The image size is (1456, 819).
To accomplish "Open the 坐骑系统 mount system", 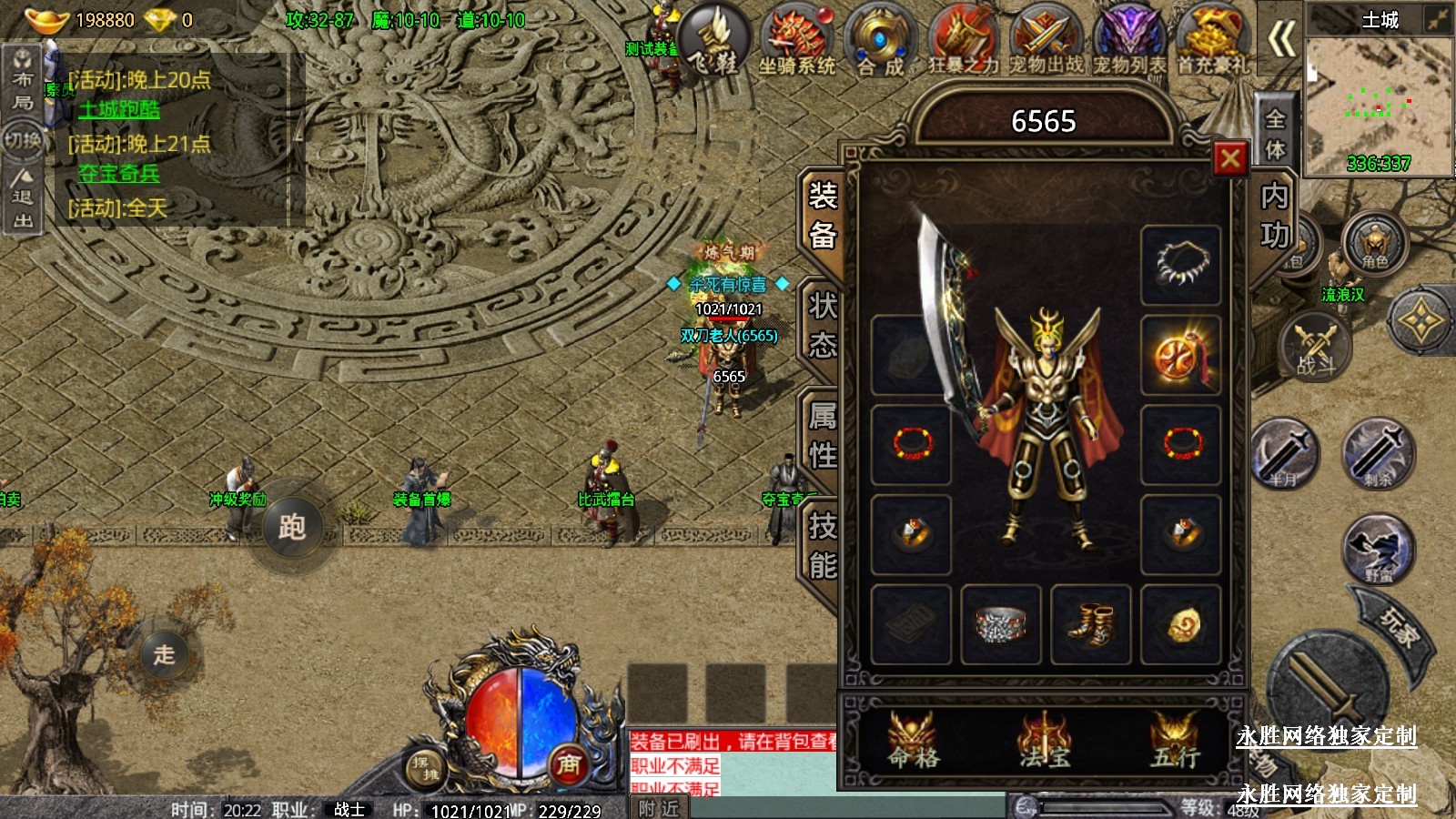I will click(797, 41).
